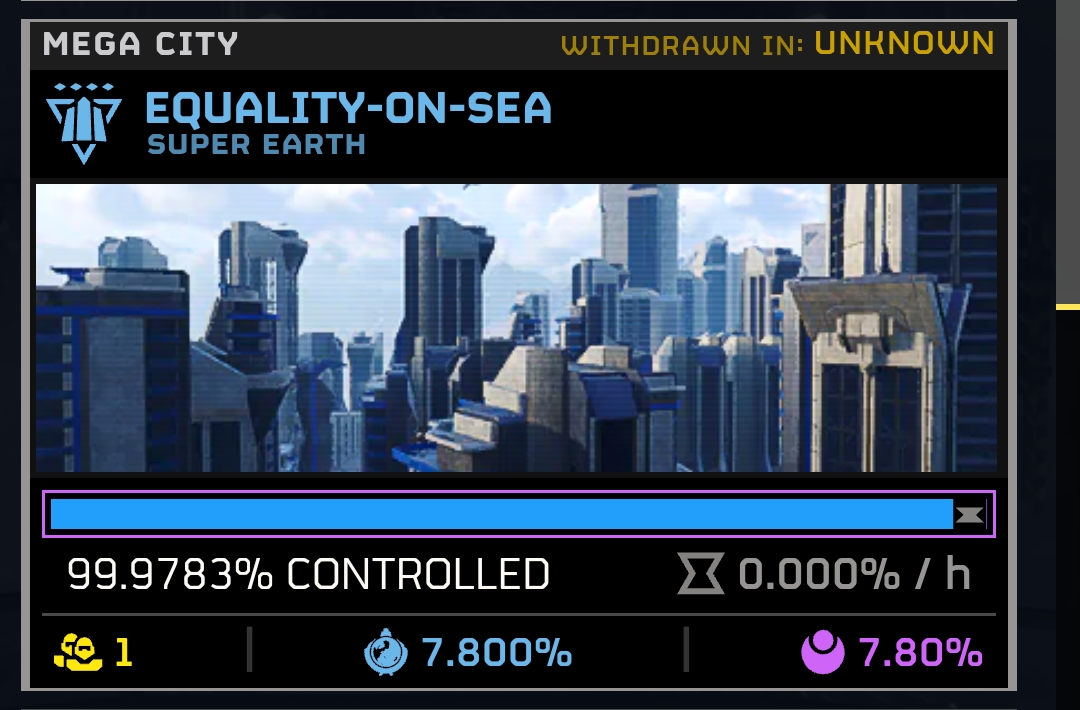This screenshot has height=710, width=1080.
Task: Click the blue planet globe icon
Action: click(x=385, y=653)
